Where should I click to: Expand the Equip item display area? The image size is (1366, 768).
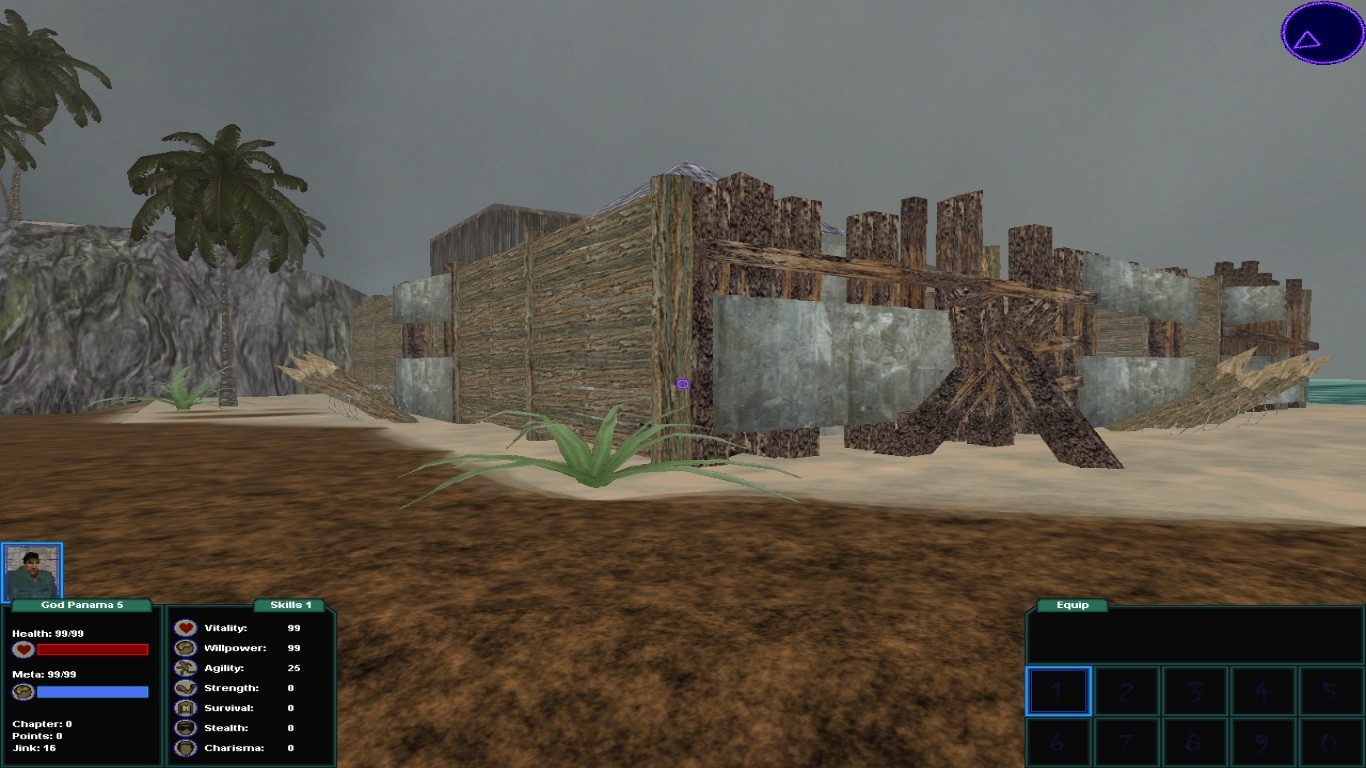[x=1195, y=640]
